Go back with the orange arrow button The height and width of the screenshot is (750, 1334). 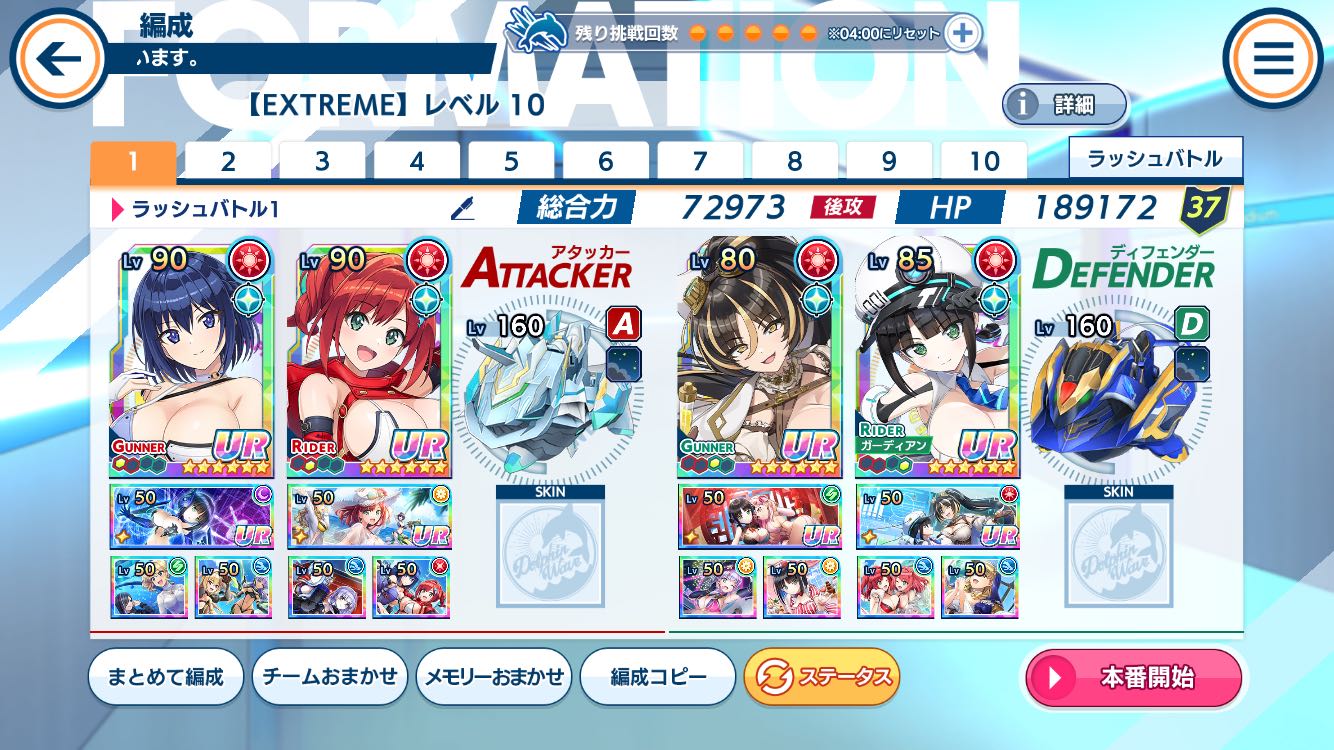[x=58, y=59]
